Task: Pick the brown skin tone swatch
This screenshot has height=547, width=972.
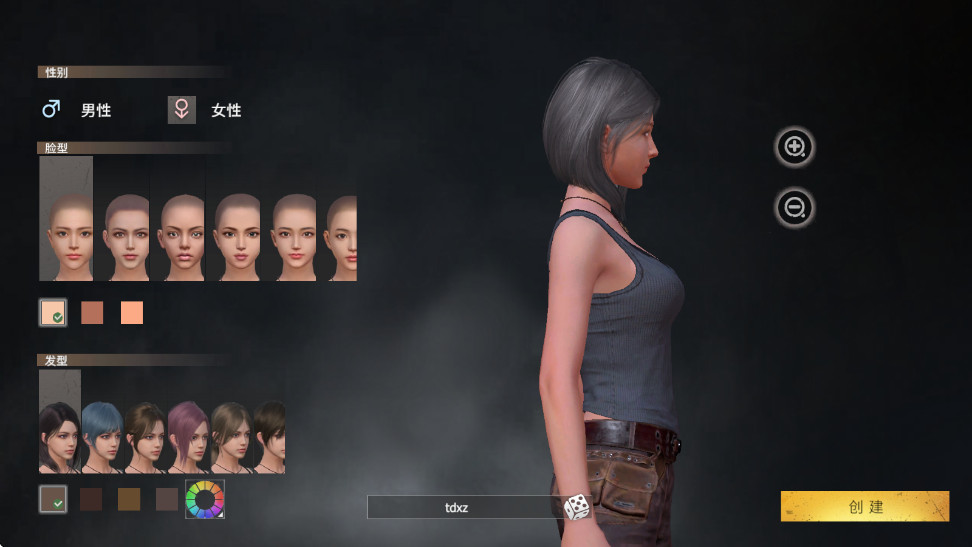Action: point(92,313)
